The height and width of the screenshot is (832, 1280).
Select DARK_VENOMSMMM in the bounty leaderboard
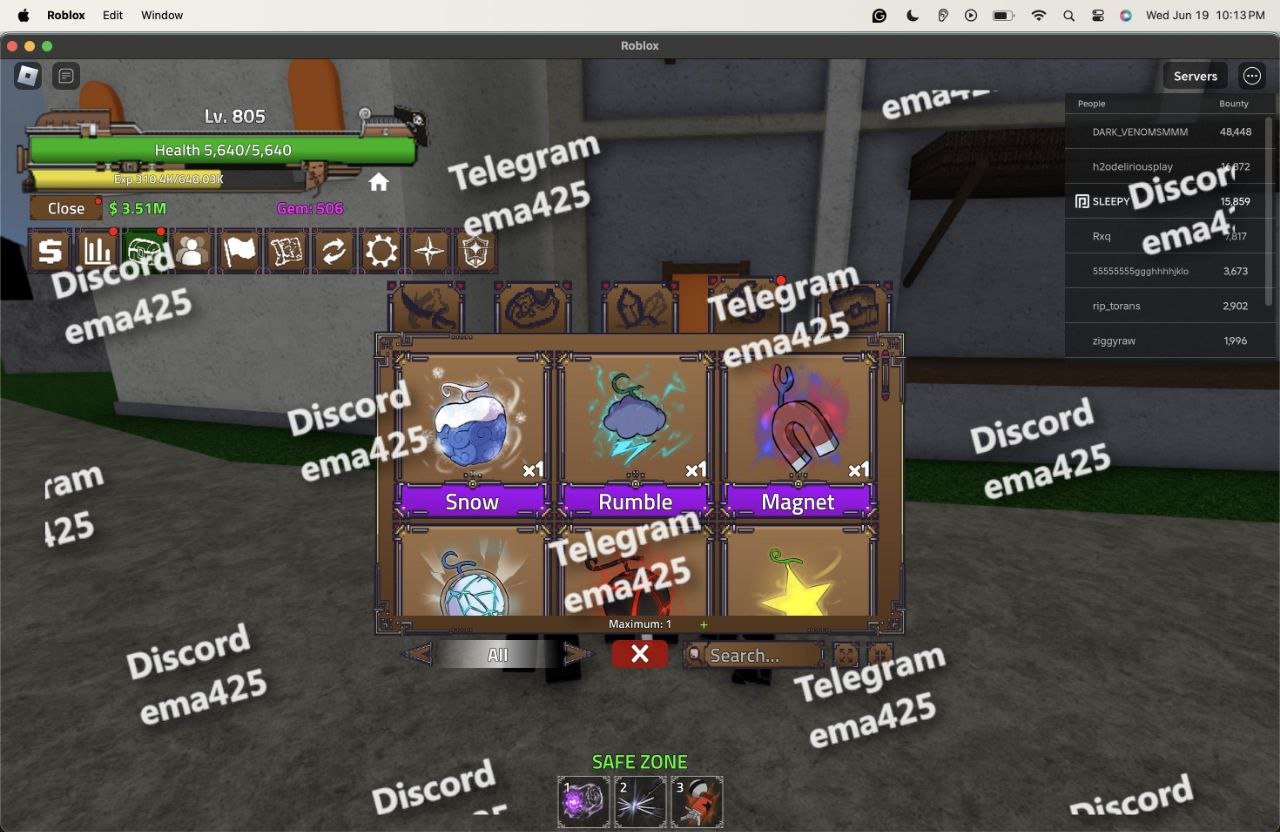click(x=1140, y=131)
